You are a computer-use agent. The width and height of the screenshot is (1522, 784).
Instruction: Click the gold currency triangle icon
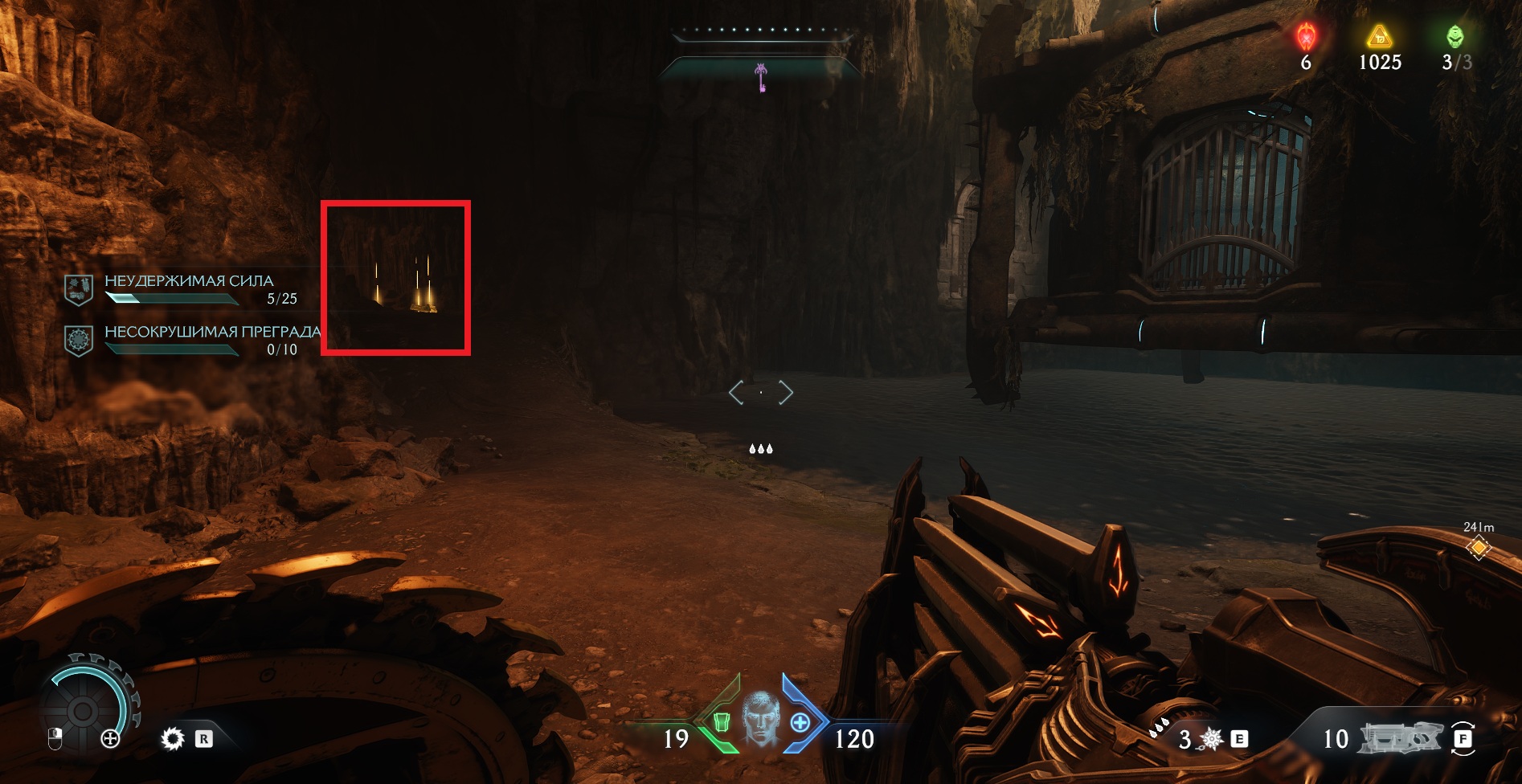(x=1379, y=37)
